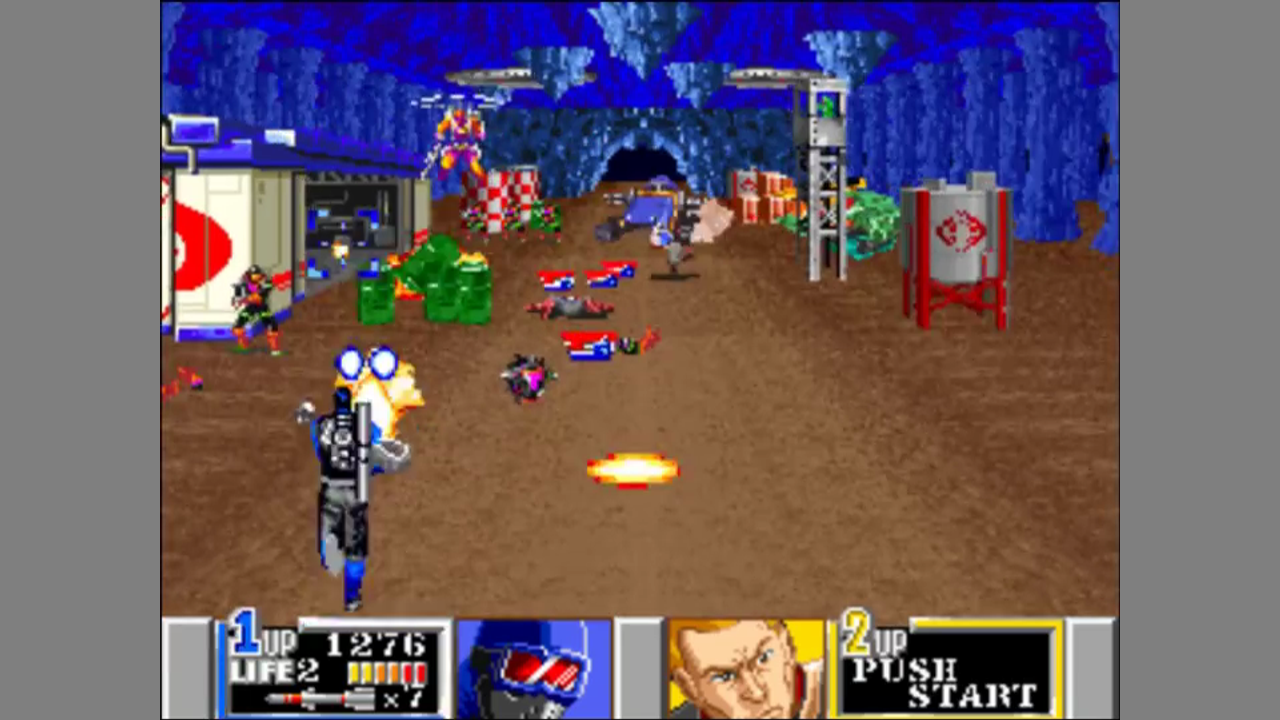
Task: Click the missile weapon icon
Action: click(x=318, y=699)
